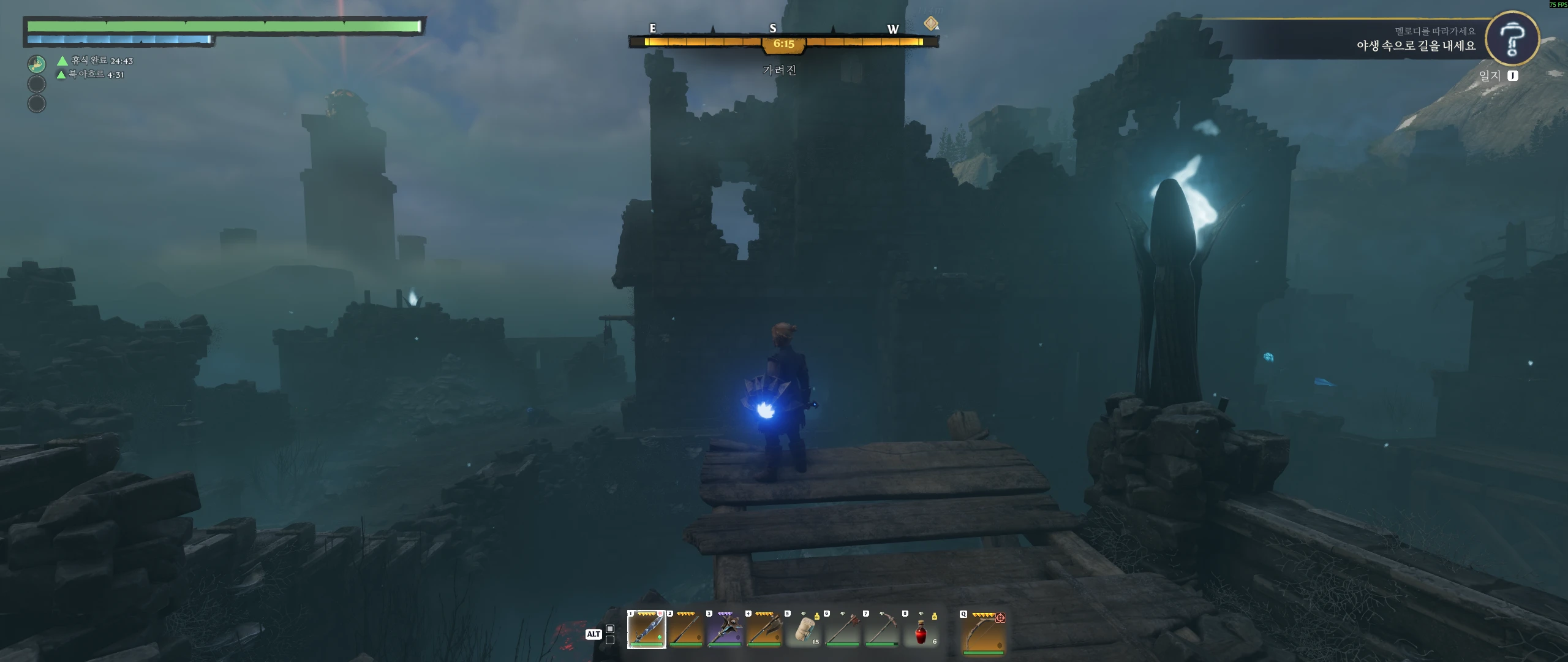
Task: Select the bow in the ranged slot
Action: [x=983, y=633]
